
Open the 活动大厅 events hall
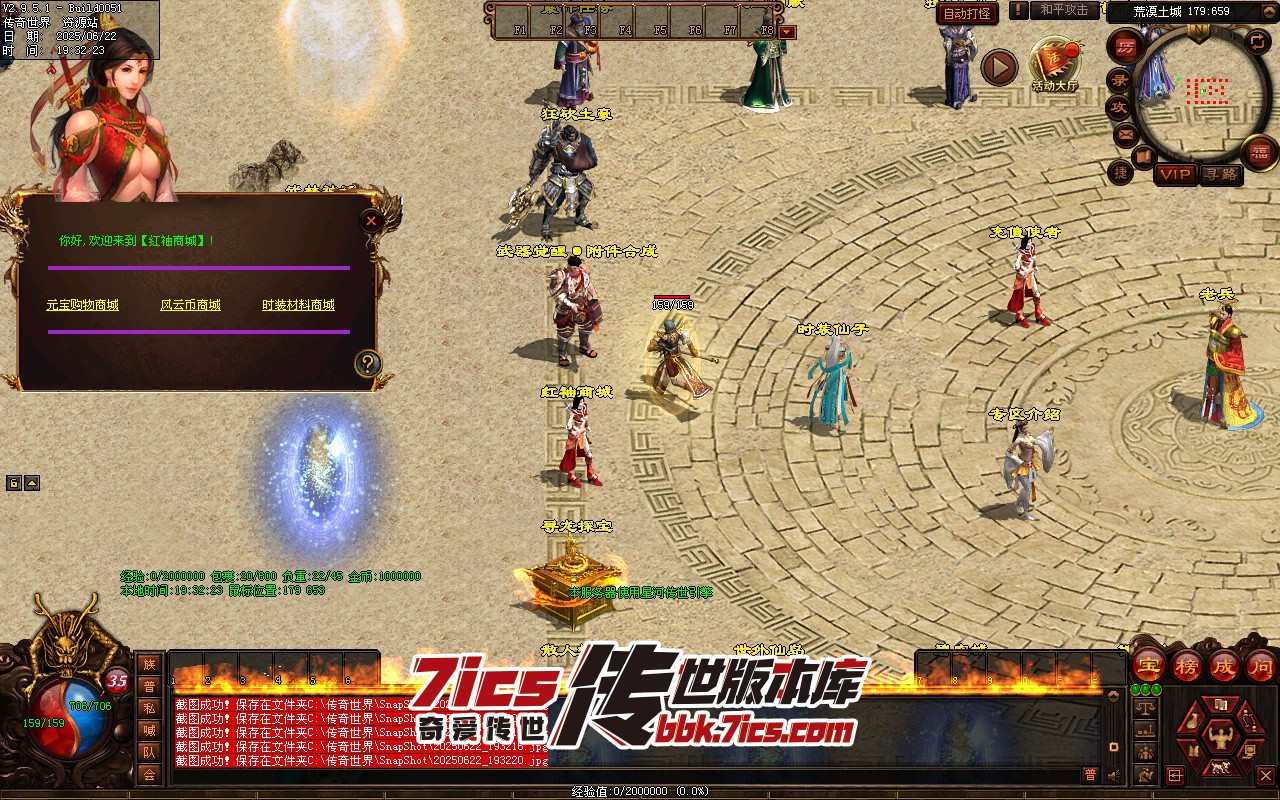point(1056,62)
